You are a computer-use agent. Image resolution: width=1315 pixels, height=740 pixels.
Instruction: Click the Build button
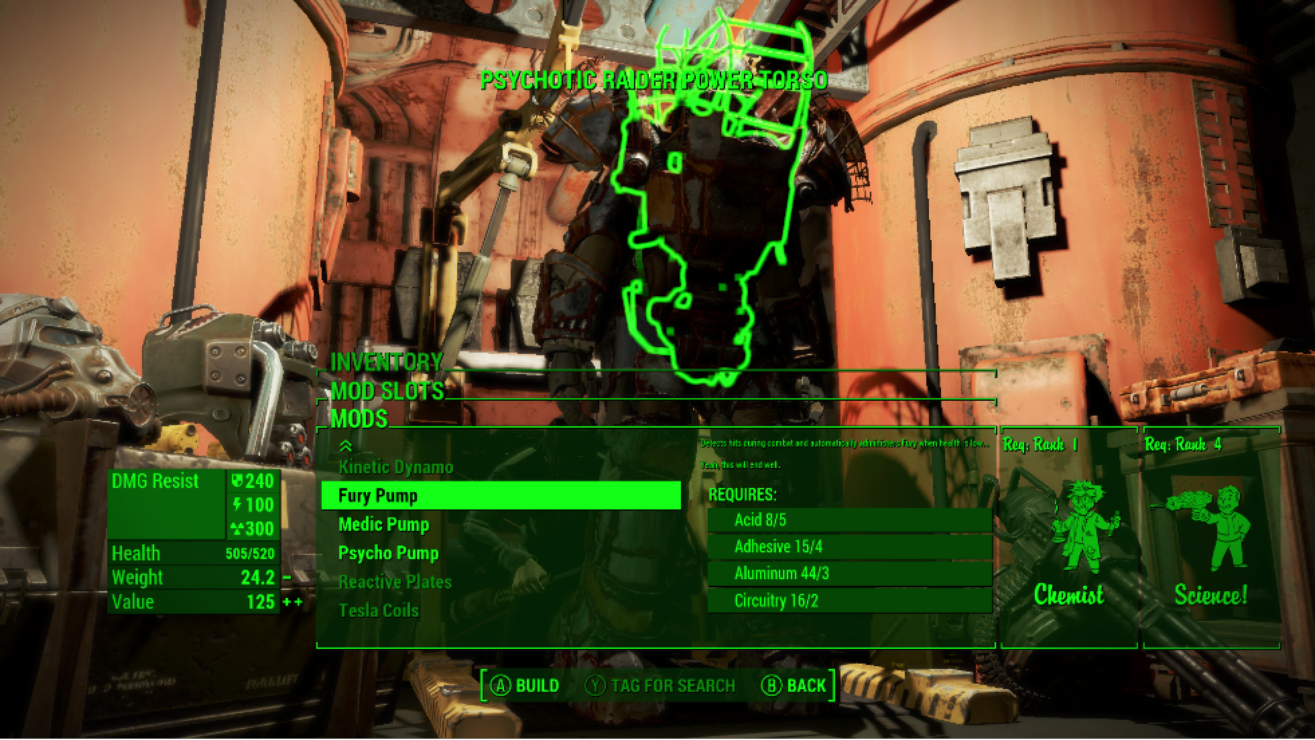(x=525, y=686)
